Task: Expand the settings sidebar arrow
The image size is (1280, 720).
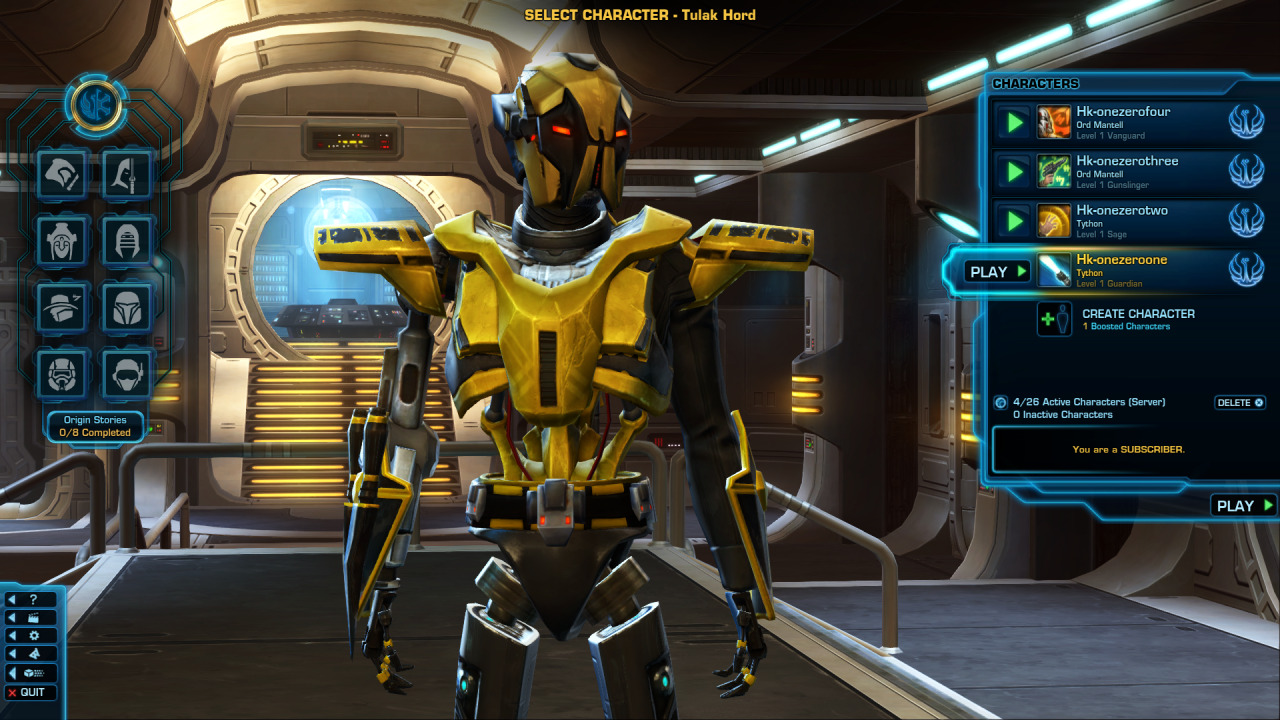Action: tap(12, 635)
